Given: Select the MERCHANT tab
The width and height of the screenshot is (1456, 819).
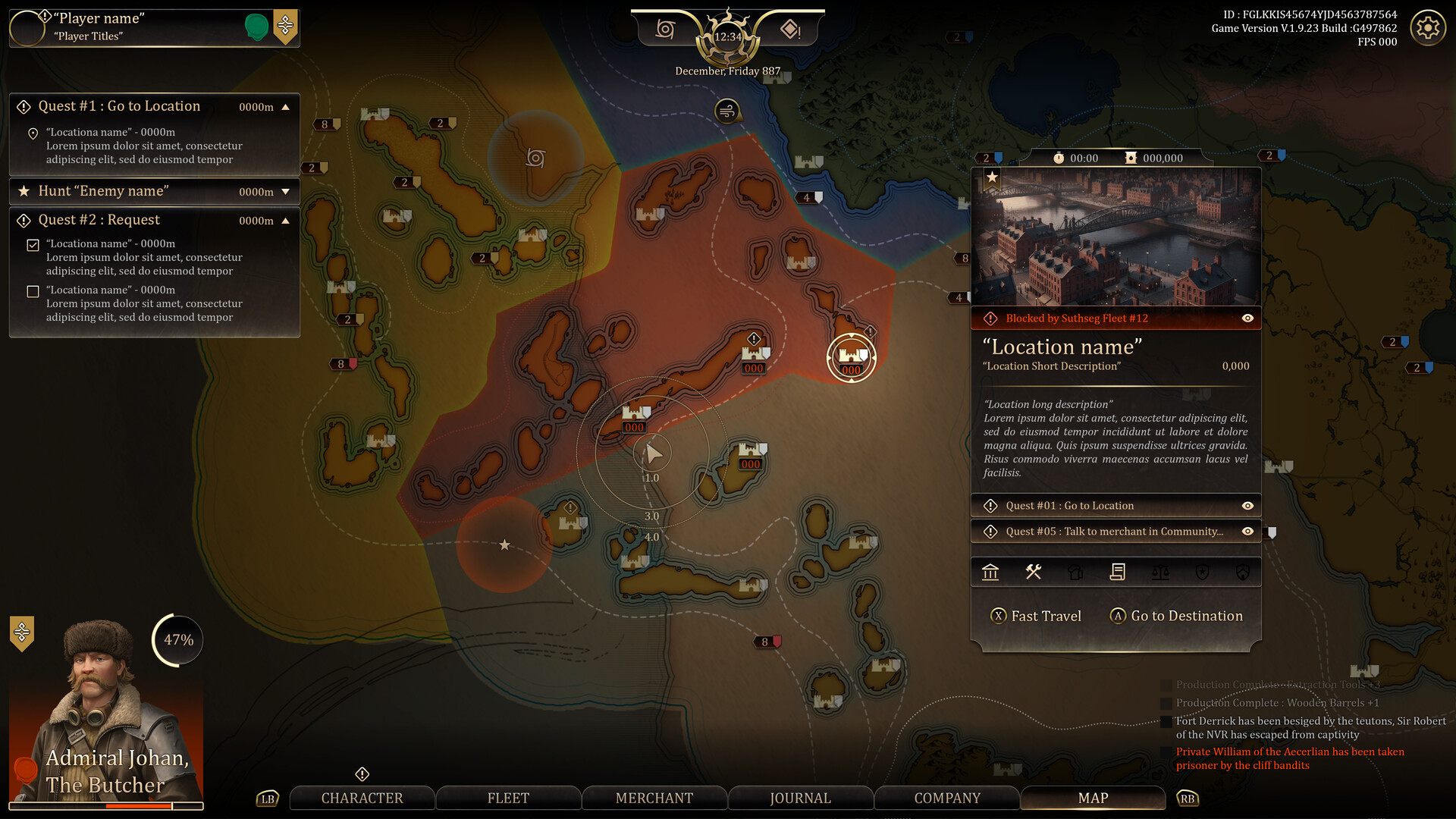Looking at the screenshot, I should [654, 798].
